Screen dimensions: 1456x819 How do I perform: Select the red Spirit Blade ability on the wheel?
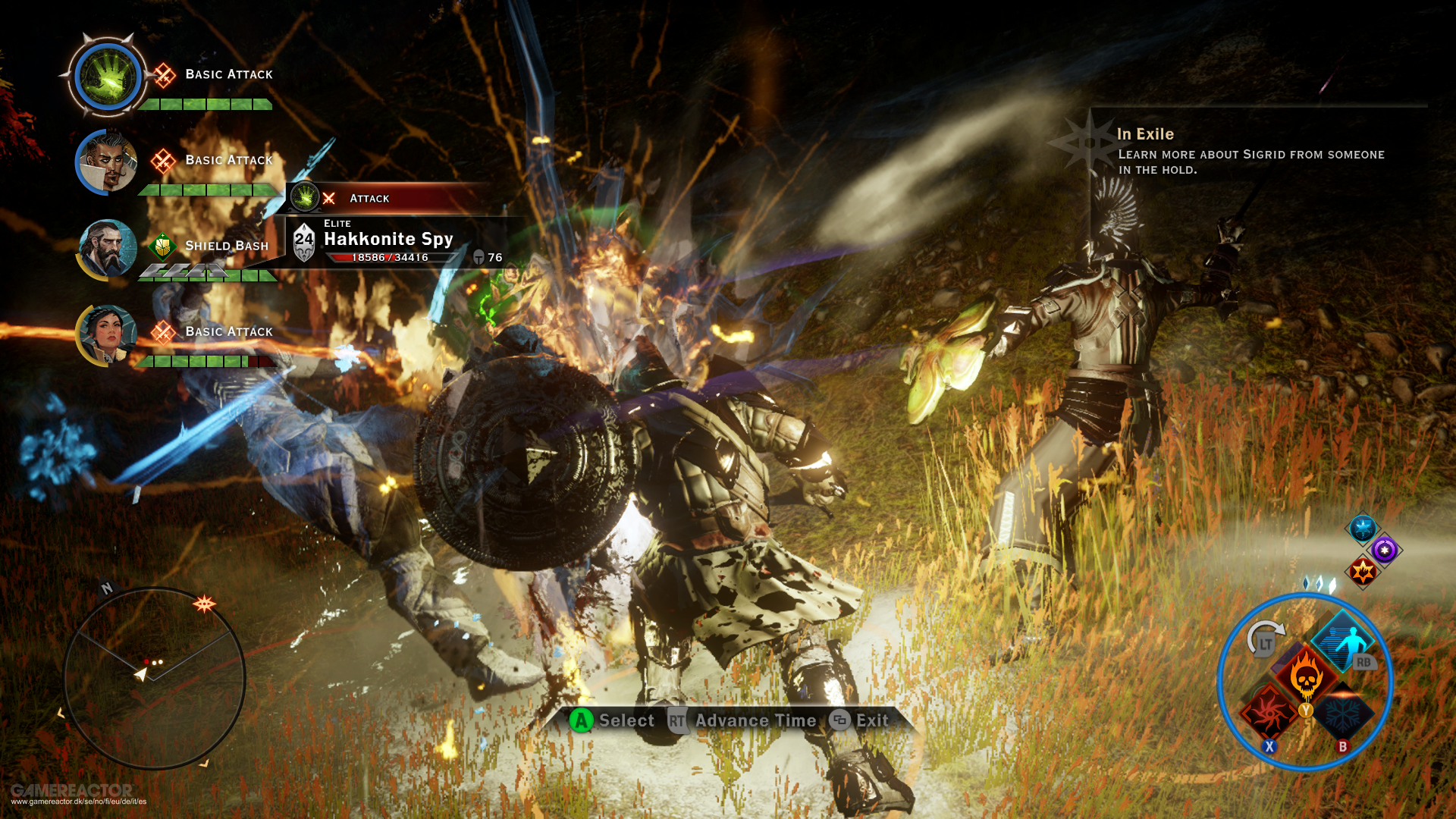[1269, 715]
